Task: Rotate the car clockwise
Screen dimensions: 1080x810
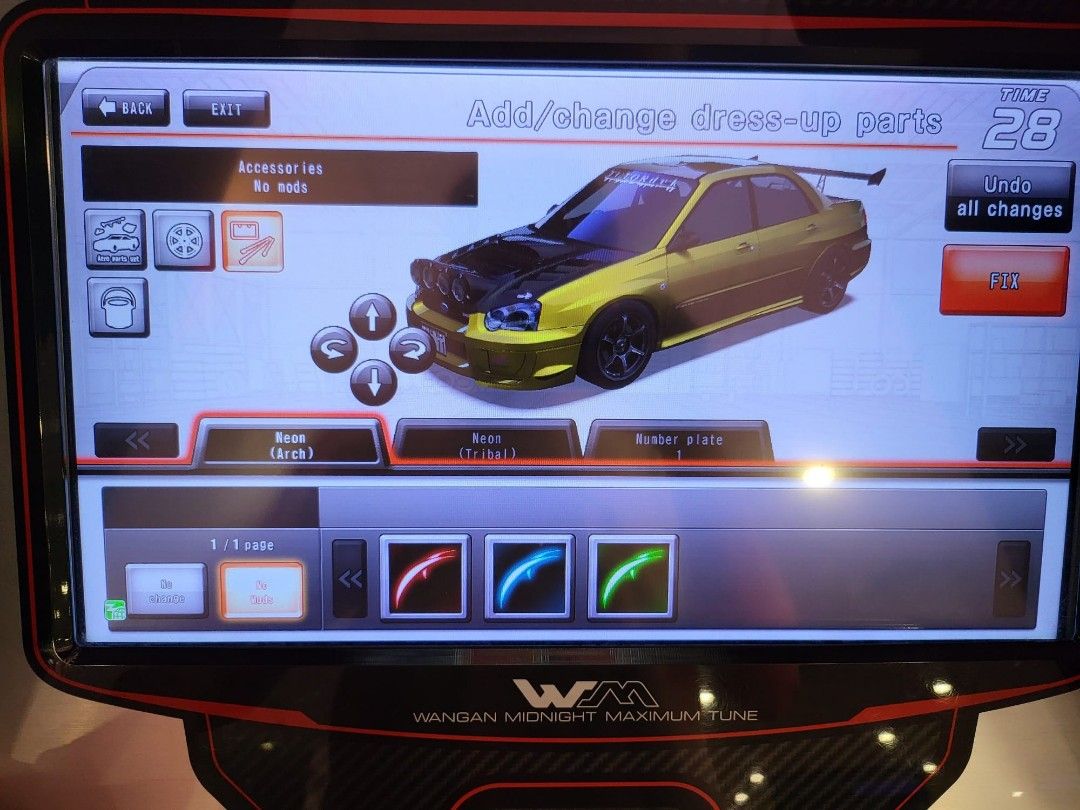Action: click(x=410, y=350)
